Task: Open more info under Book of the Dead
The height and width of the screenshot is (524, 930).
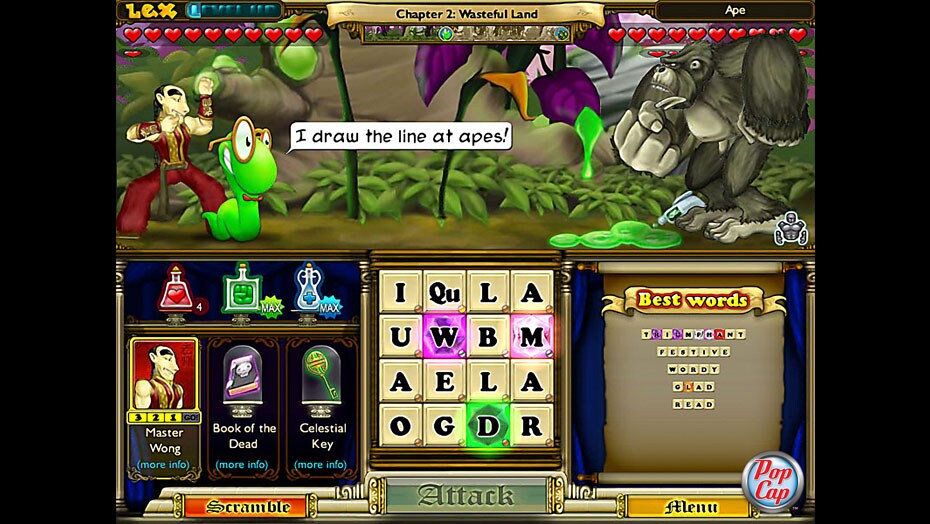Action: point(241,464)
